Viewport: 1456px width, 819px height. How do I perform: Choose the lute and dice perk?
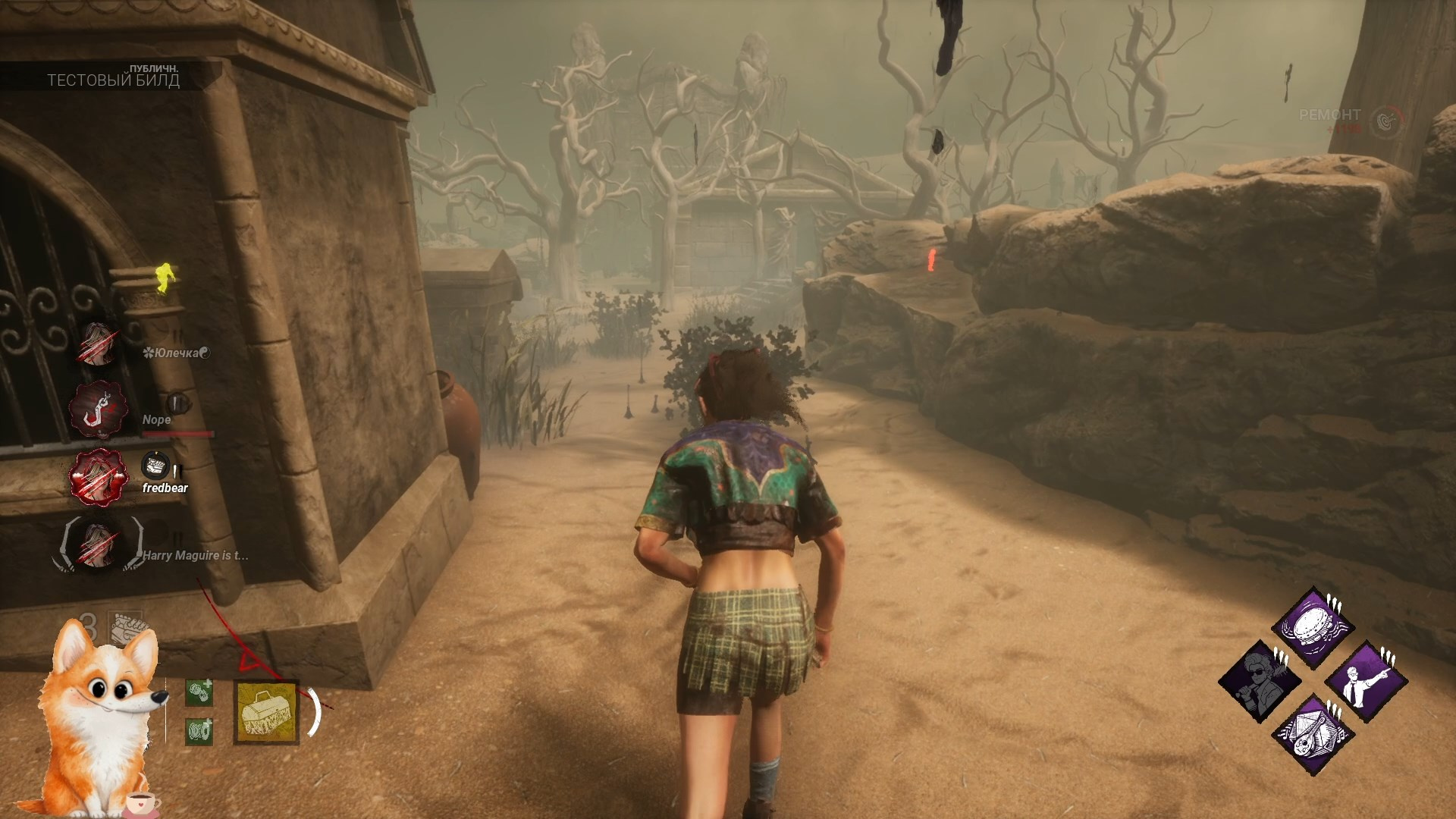(1313, 733)
